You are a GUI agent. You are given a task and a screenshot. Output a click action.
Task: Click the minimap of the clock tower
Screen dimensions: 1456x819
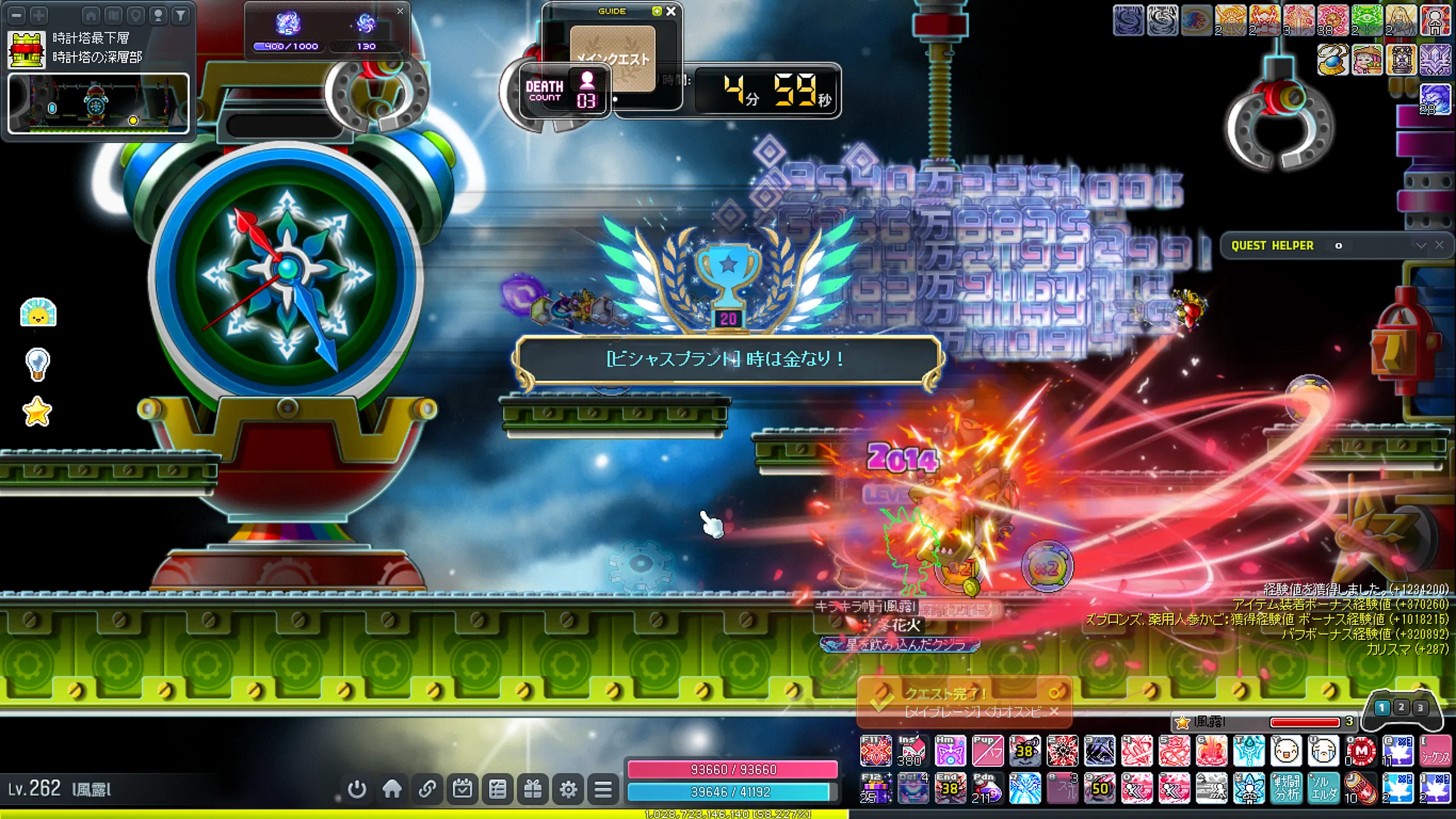pos(98,104)
